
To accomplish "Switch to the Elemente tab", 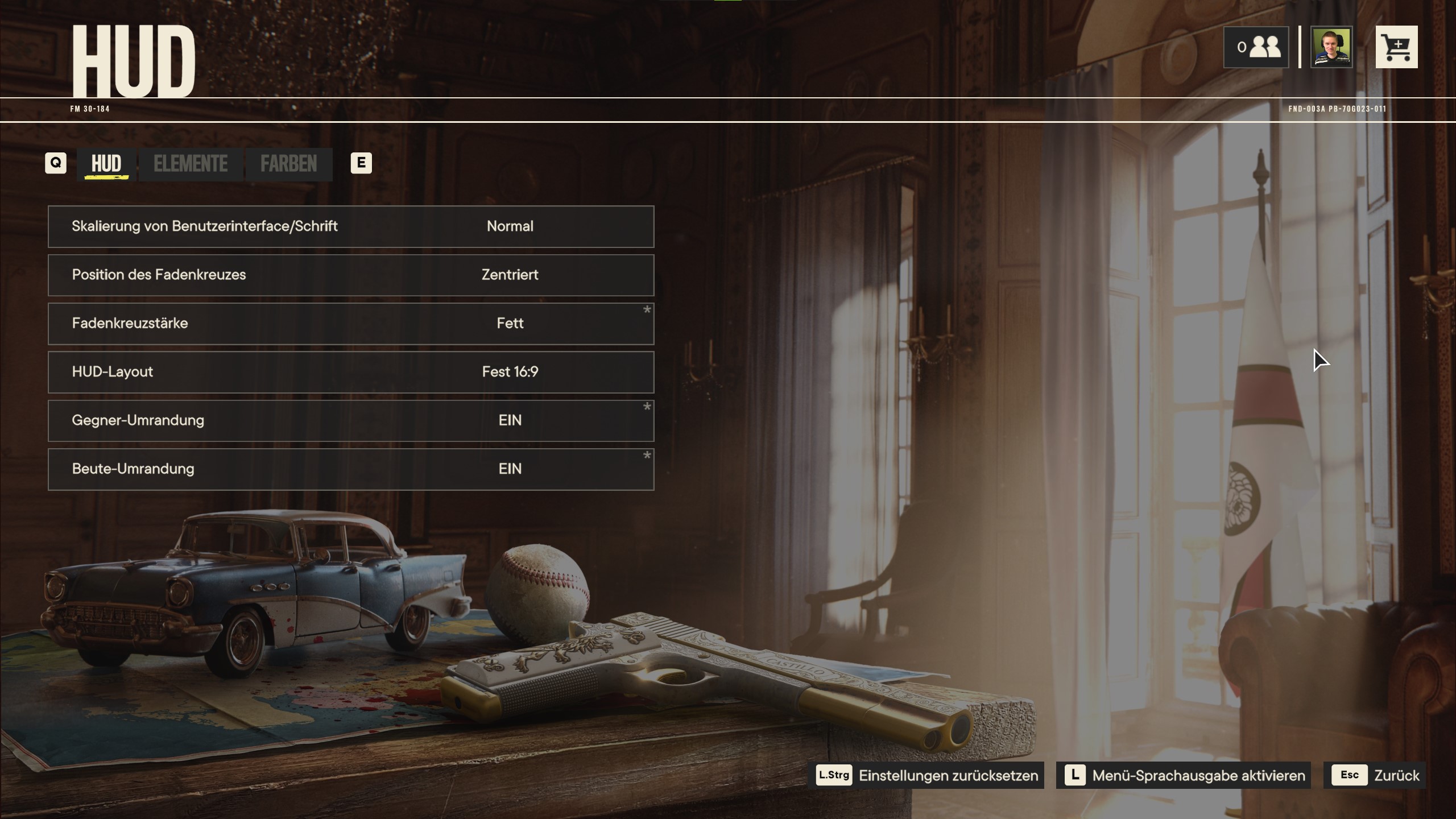I will (191, 164).
